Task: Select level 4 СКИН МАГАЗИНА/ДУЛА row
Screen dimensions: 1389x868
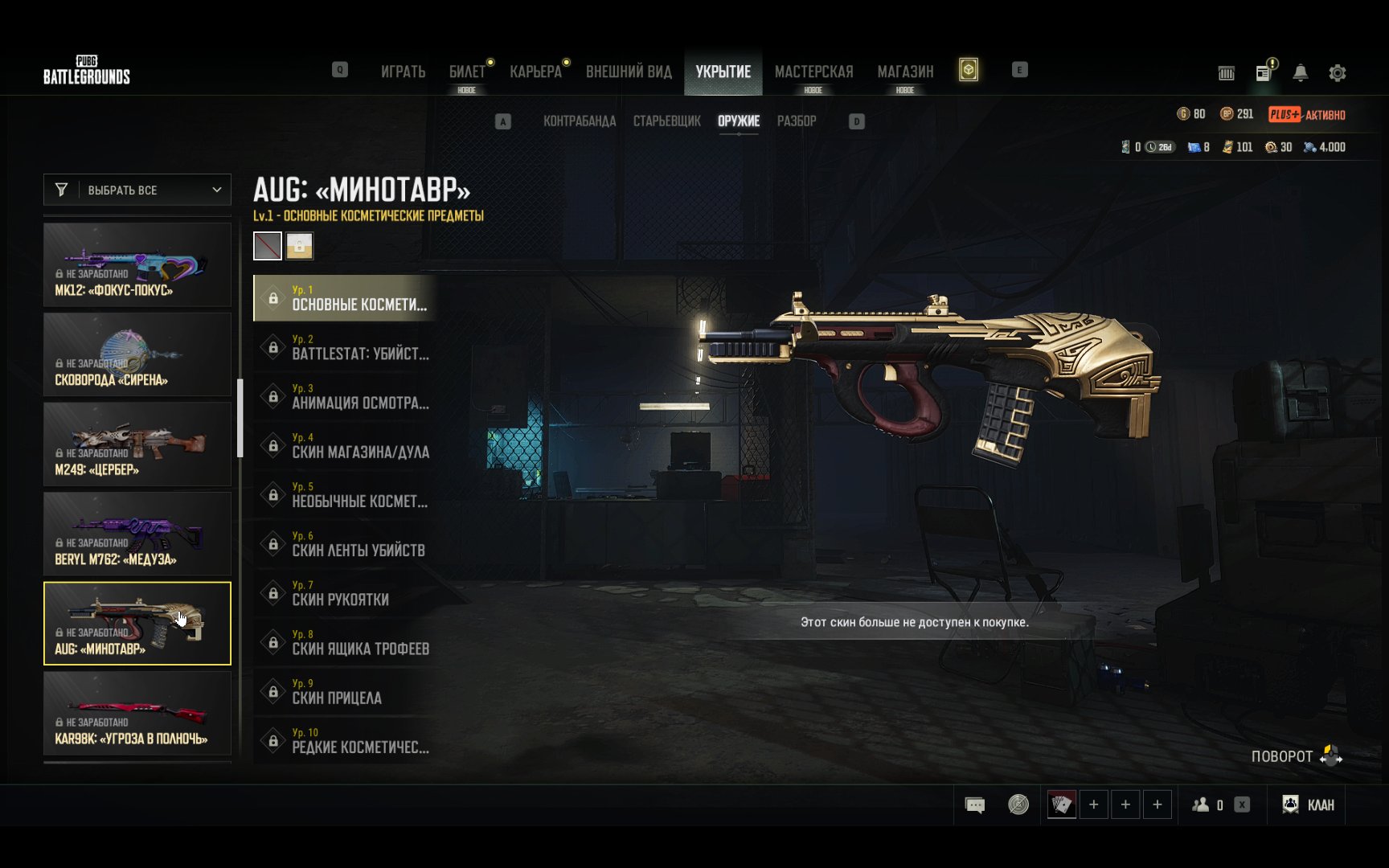Action: (x=346, y=446)
